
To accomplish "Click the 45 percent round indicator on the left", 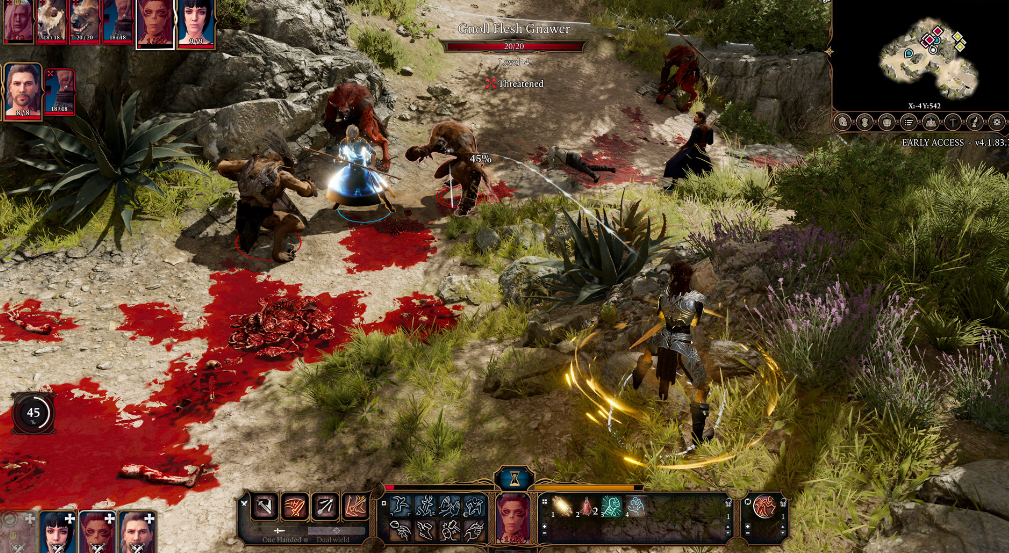I will [x=34, y=412].
